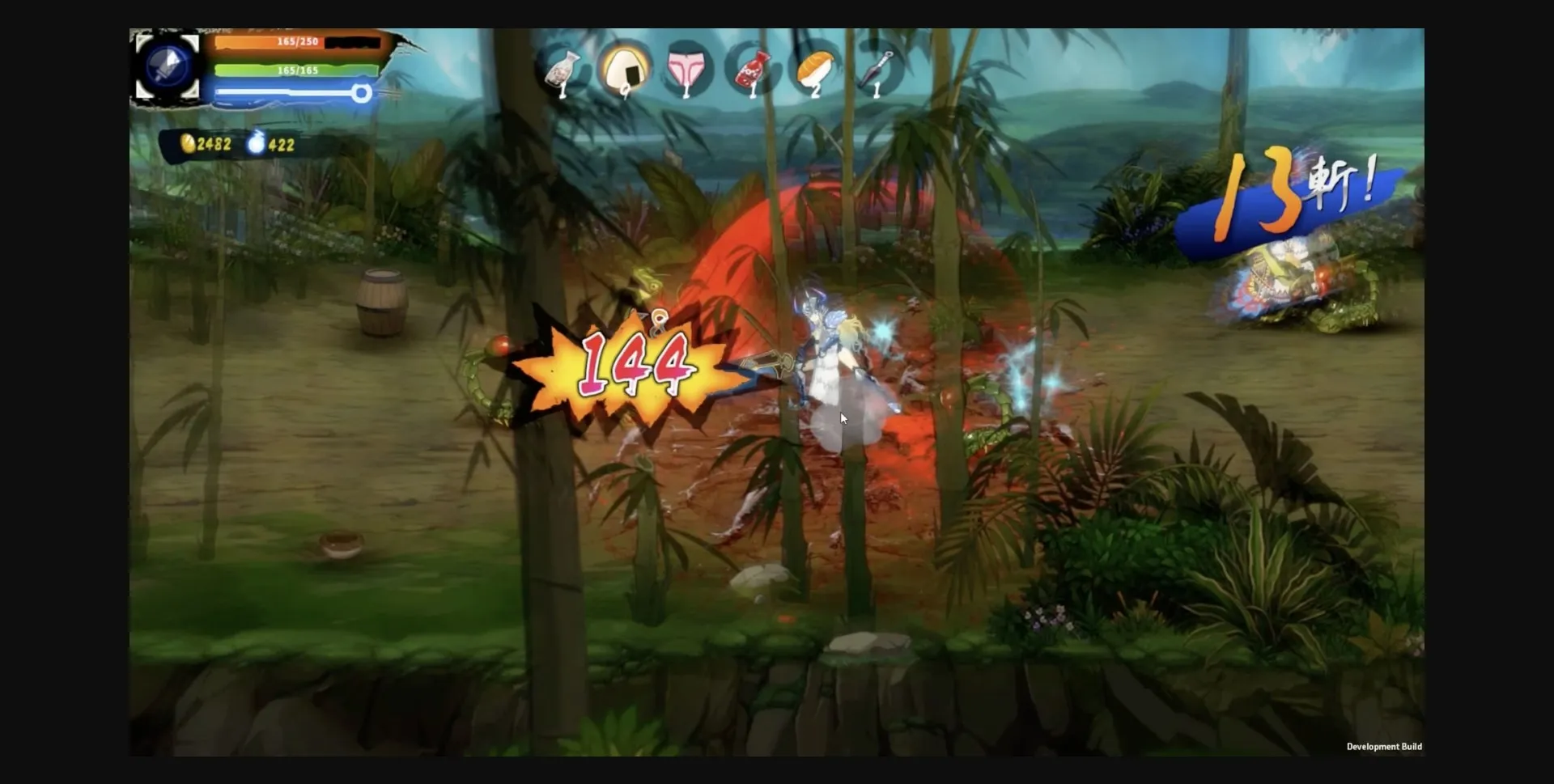Screen dimensions: 1554x784
Task: Click the orange HP bar showing 165/250
Action: coord(291,42)
